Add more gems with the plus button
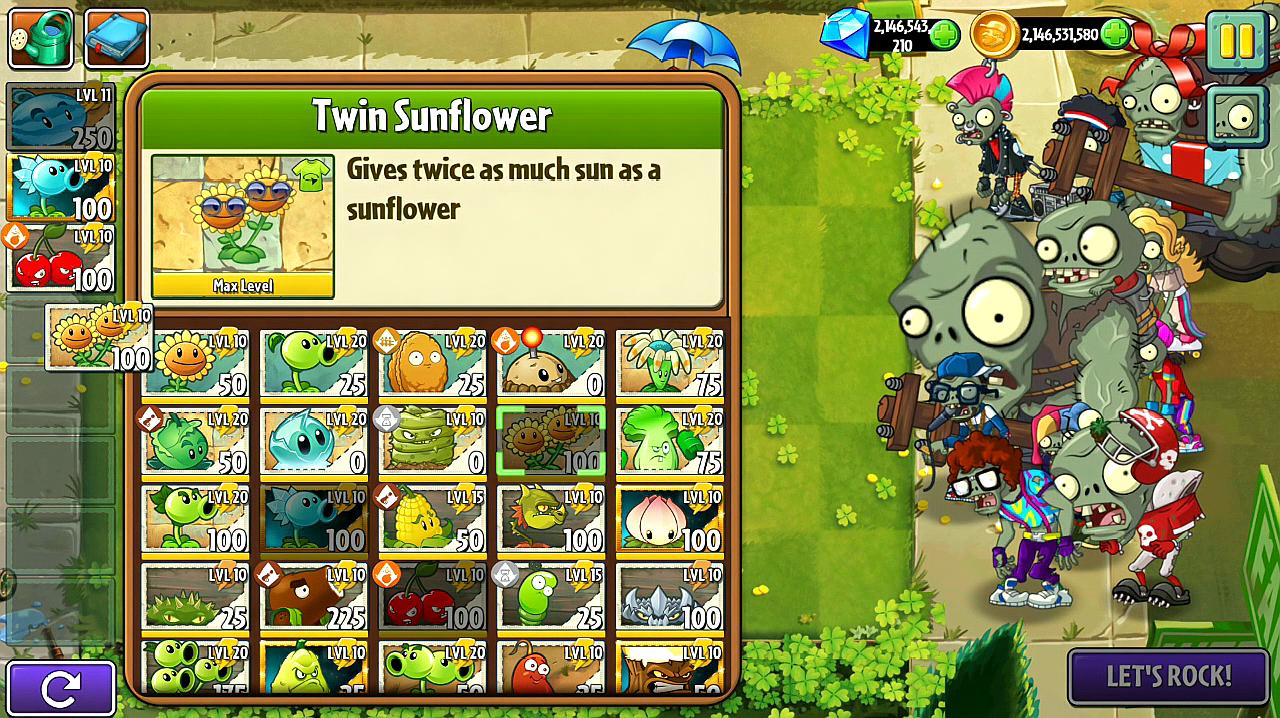The width and height of the screenshot is (1280, 718). 944,35
